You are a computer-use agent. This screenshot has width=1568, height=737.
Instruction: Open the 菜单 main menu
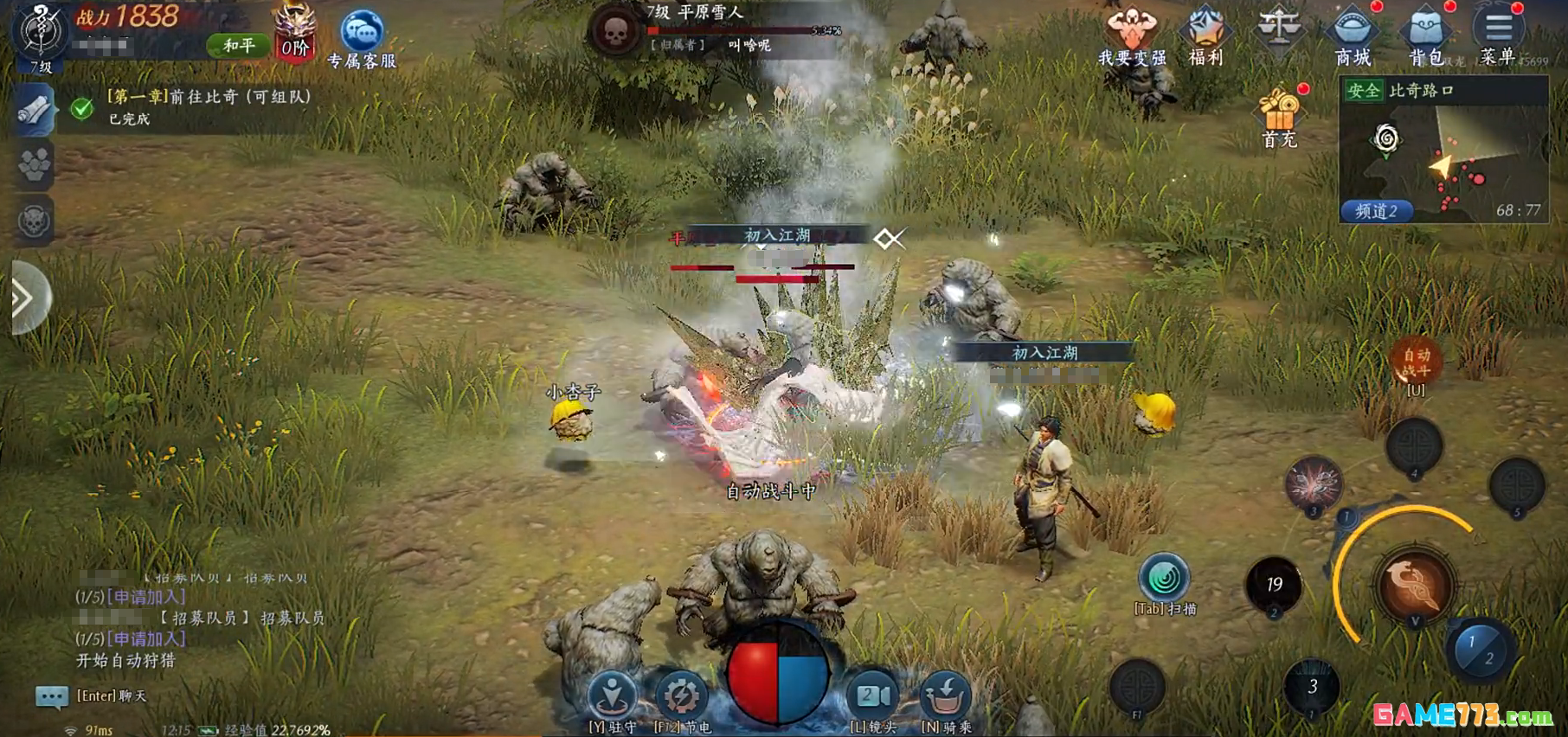click(1498, 35)
